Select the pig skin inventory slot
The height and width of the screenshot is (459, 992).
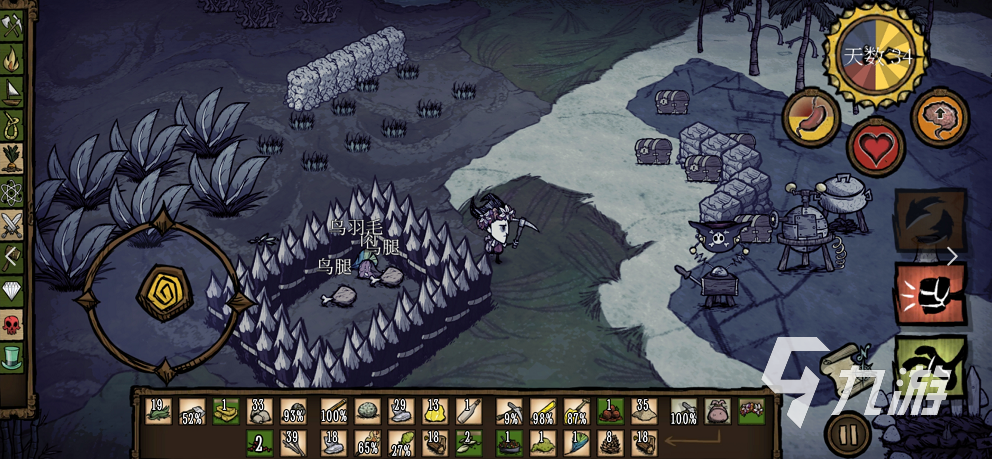pos(716,411)
